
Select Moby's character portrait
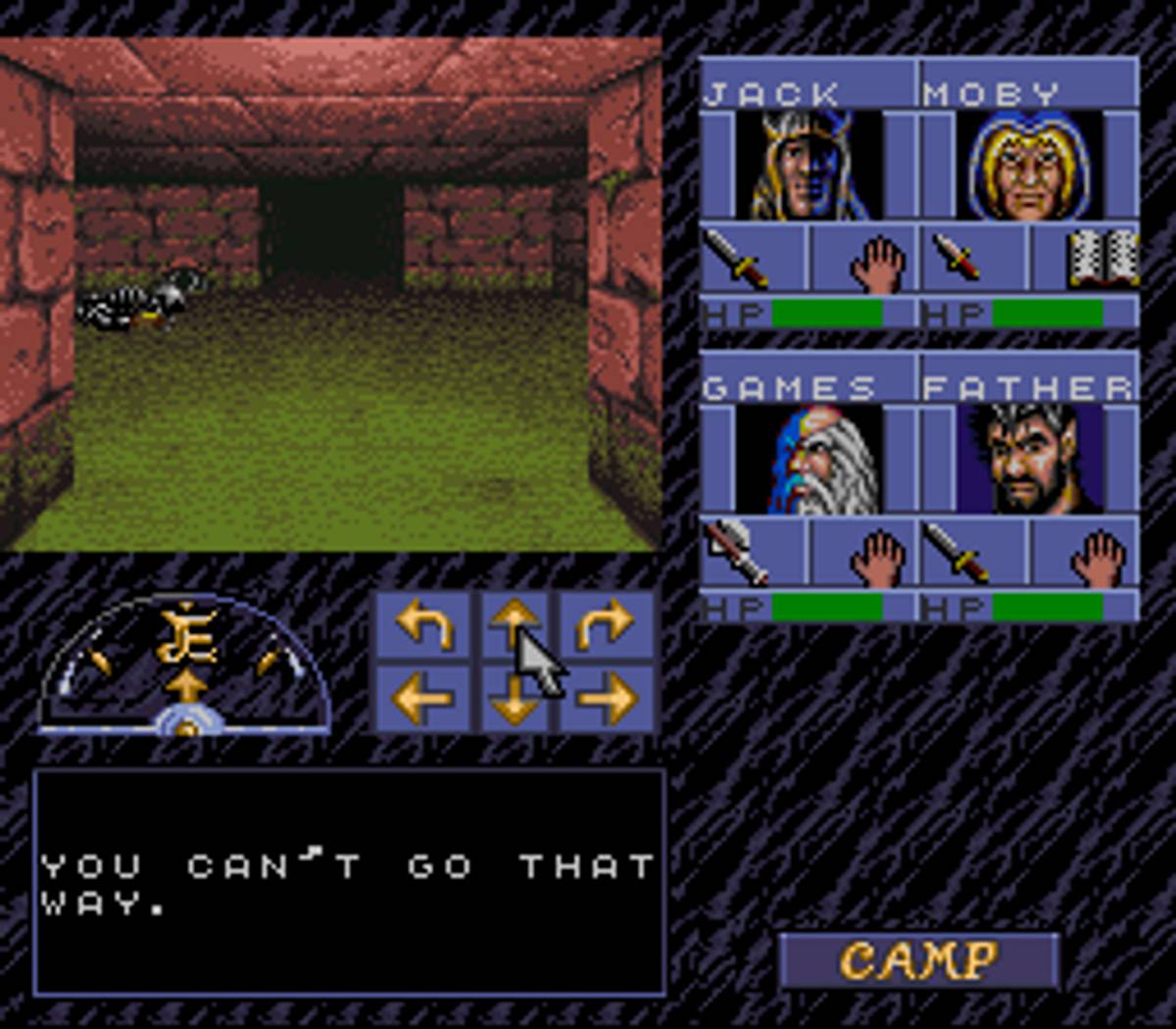pos(1028,165)
